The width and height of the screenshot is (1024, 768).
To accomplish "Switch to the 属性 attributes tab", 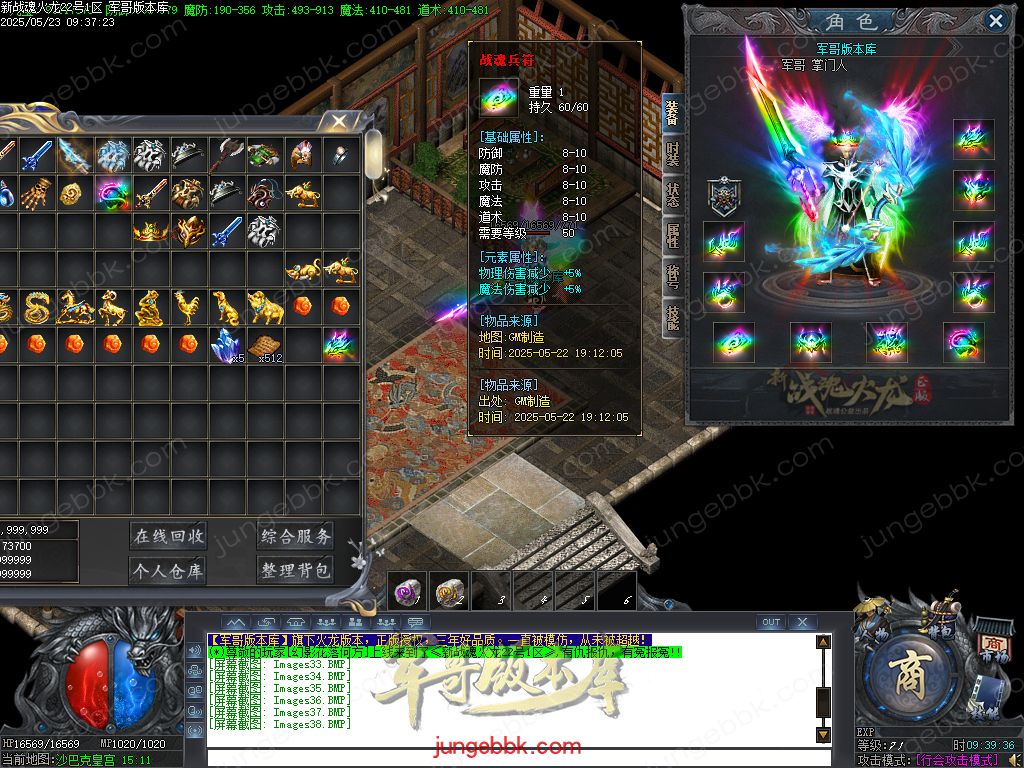I will click(x=673, y=236).
